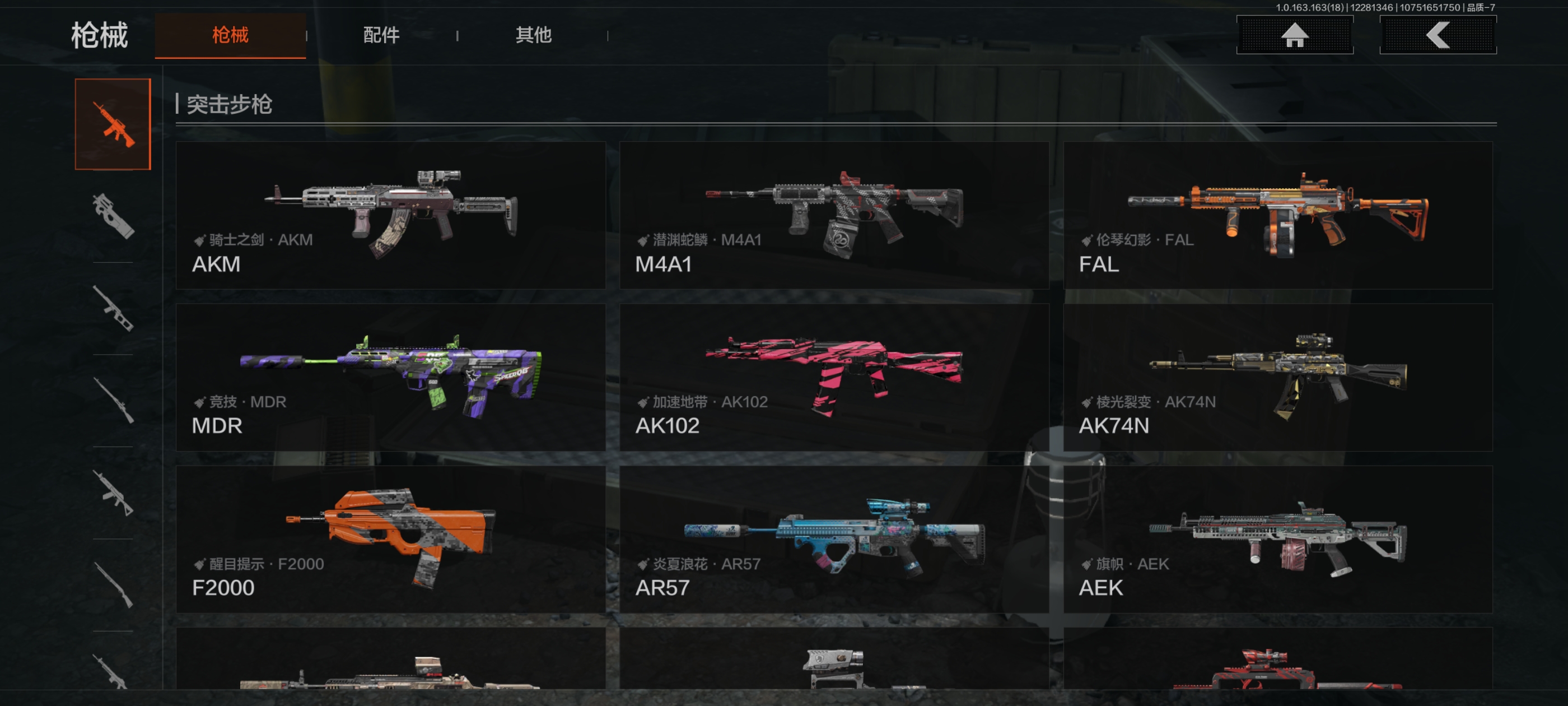Screen dimensions: 1568x706
Task: Click the back arrow button
Action: [x=1437, y=35]
